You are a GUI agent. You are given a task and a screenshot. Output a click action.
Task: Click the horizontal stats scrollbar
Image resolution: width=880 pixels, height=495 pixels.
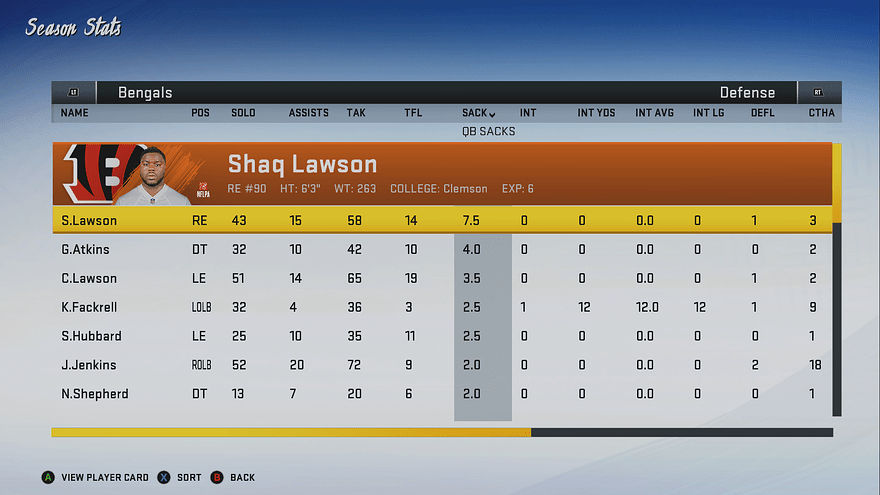(x=442, y=433)
